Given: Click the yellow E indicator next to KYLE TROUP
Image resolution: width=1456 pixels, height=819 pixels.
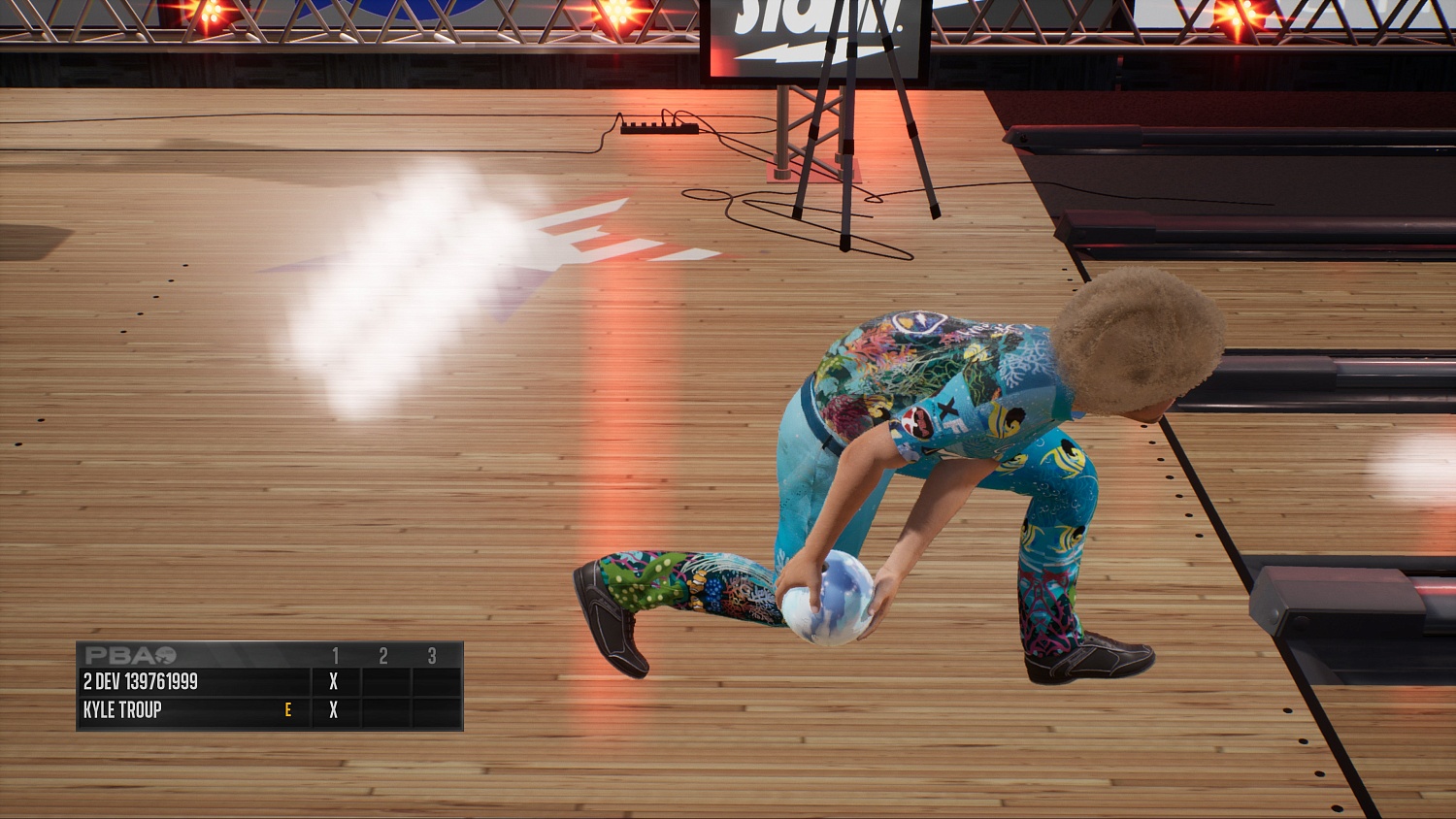Looking at the screenshot, I should [x=288, y=710].
